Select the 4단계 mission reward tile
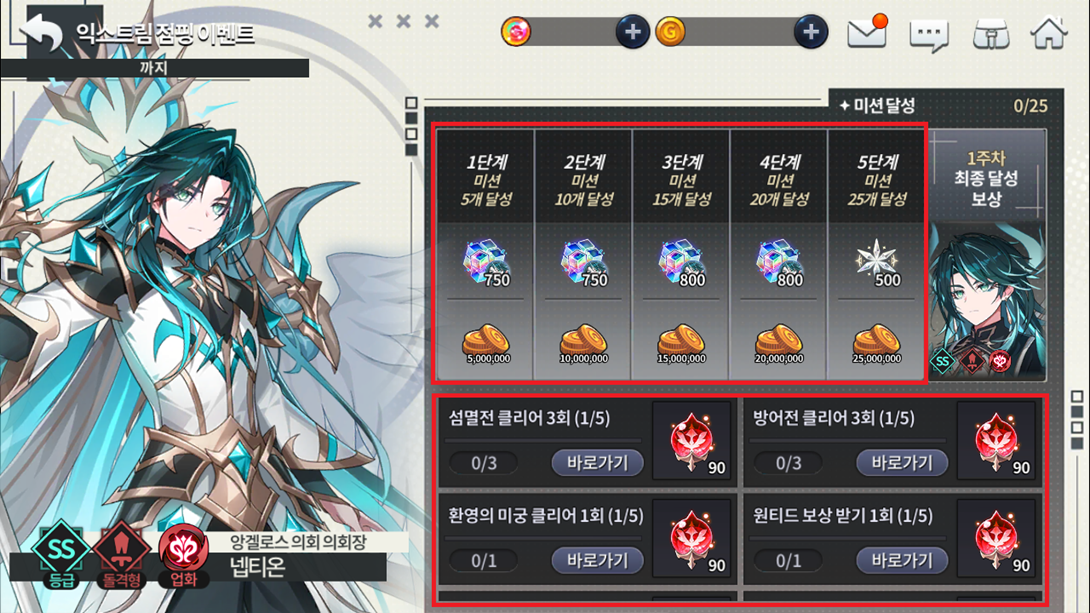The image size is (1090, 613). [x=778, y=254]
